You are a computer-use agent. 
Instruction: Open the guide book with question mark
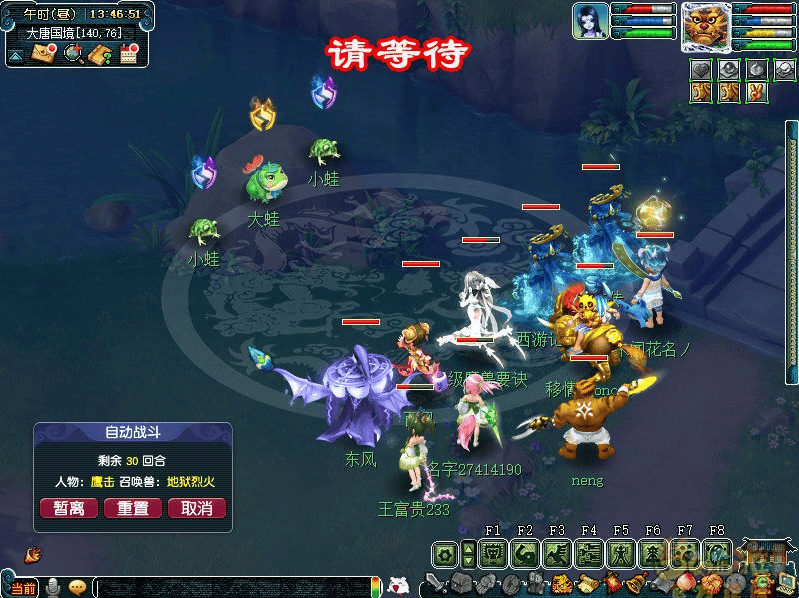point(100,54)
